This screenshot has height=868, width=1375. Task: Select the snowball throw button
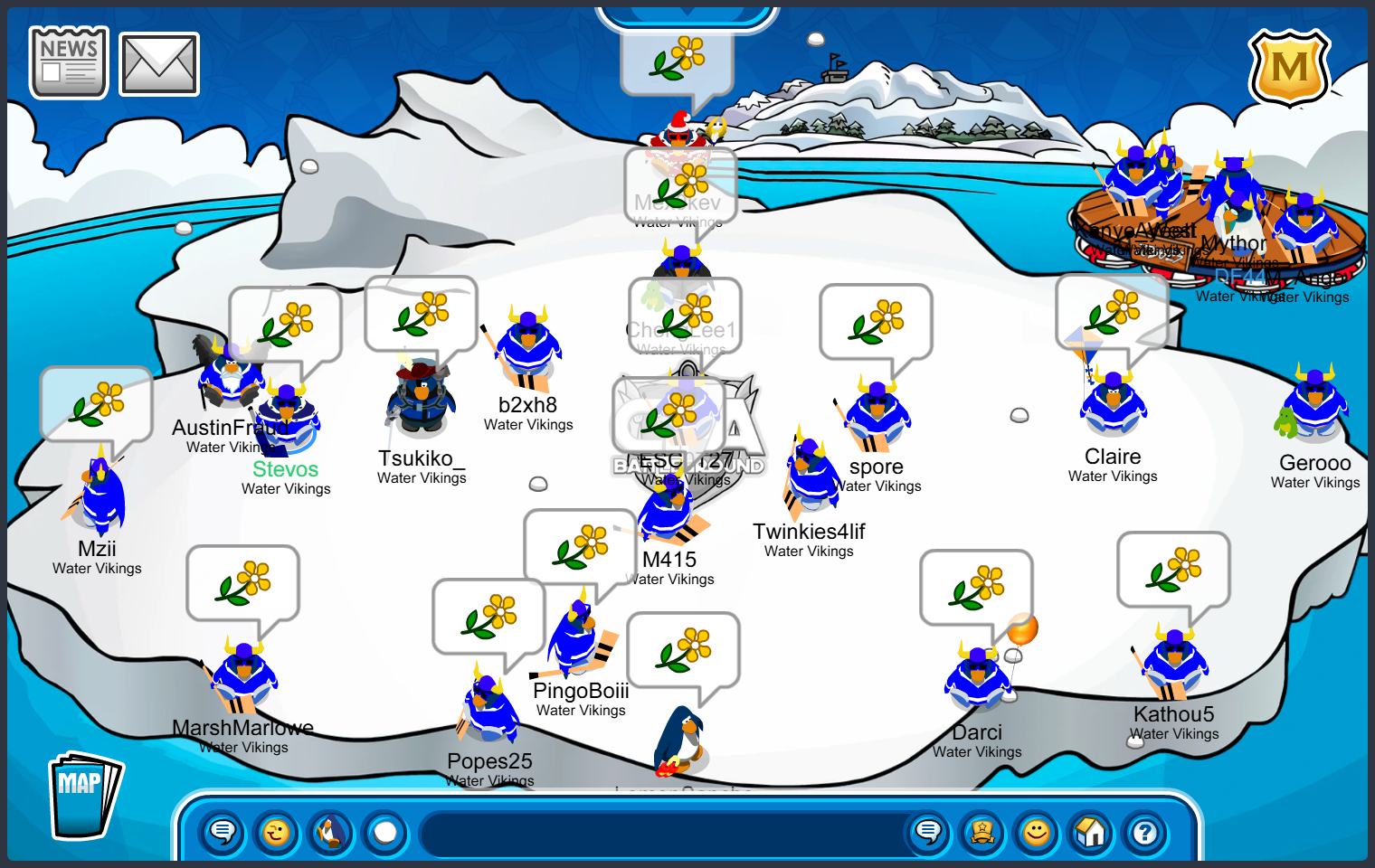[x=385, y=832]
